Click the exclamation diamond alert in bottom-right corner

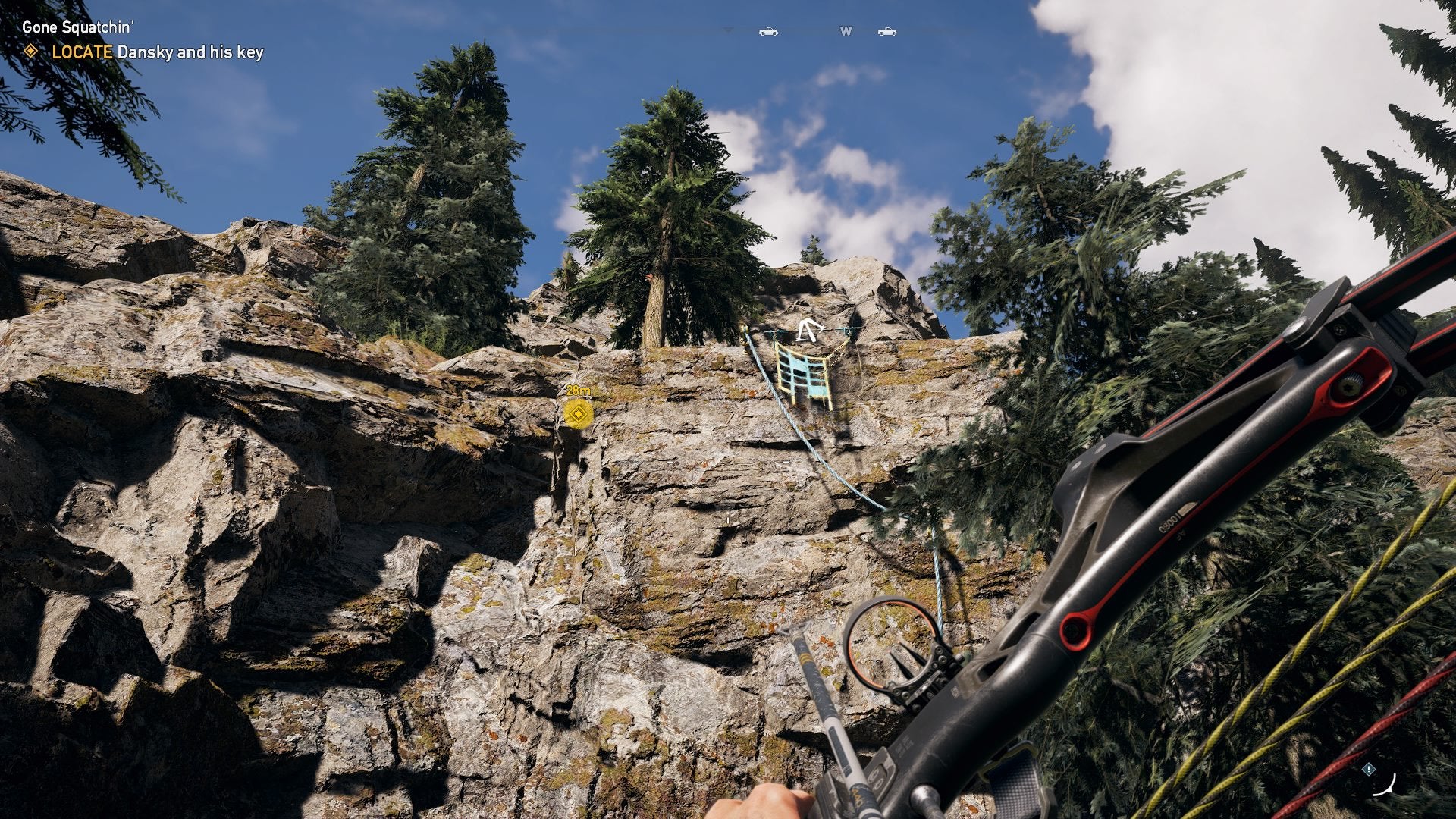(x=1370, y=768)
